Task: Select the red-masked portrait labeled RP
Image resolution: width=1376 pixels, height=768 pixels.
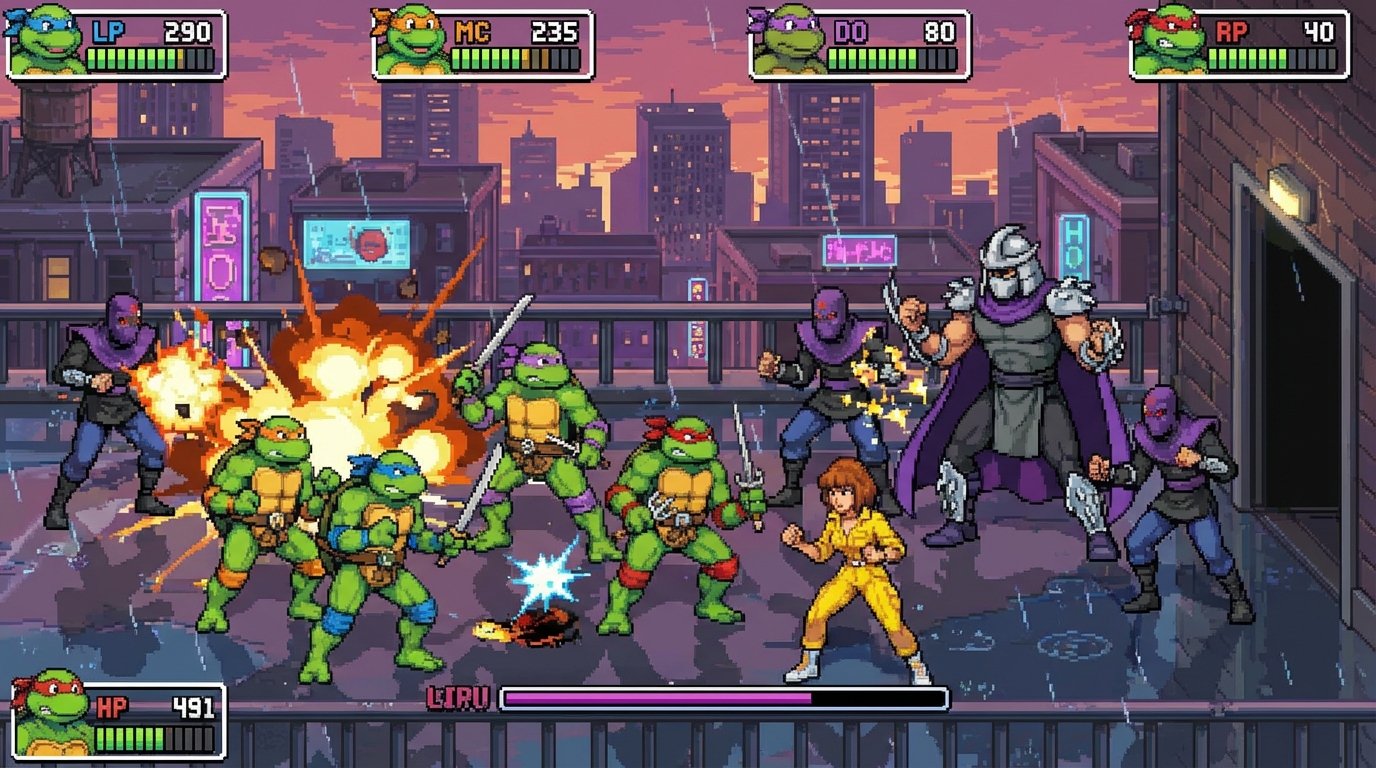Action: 1167,42
